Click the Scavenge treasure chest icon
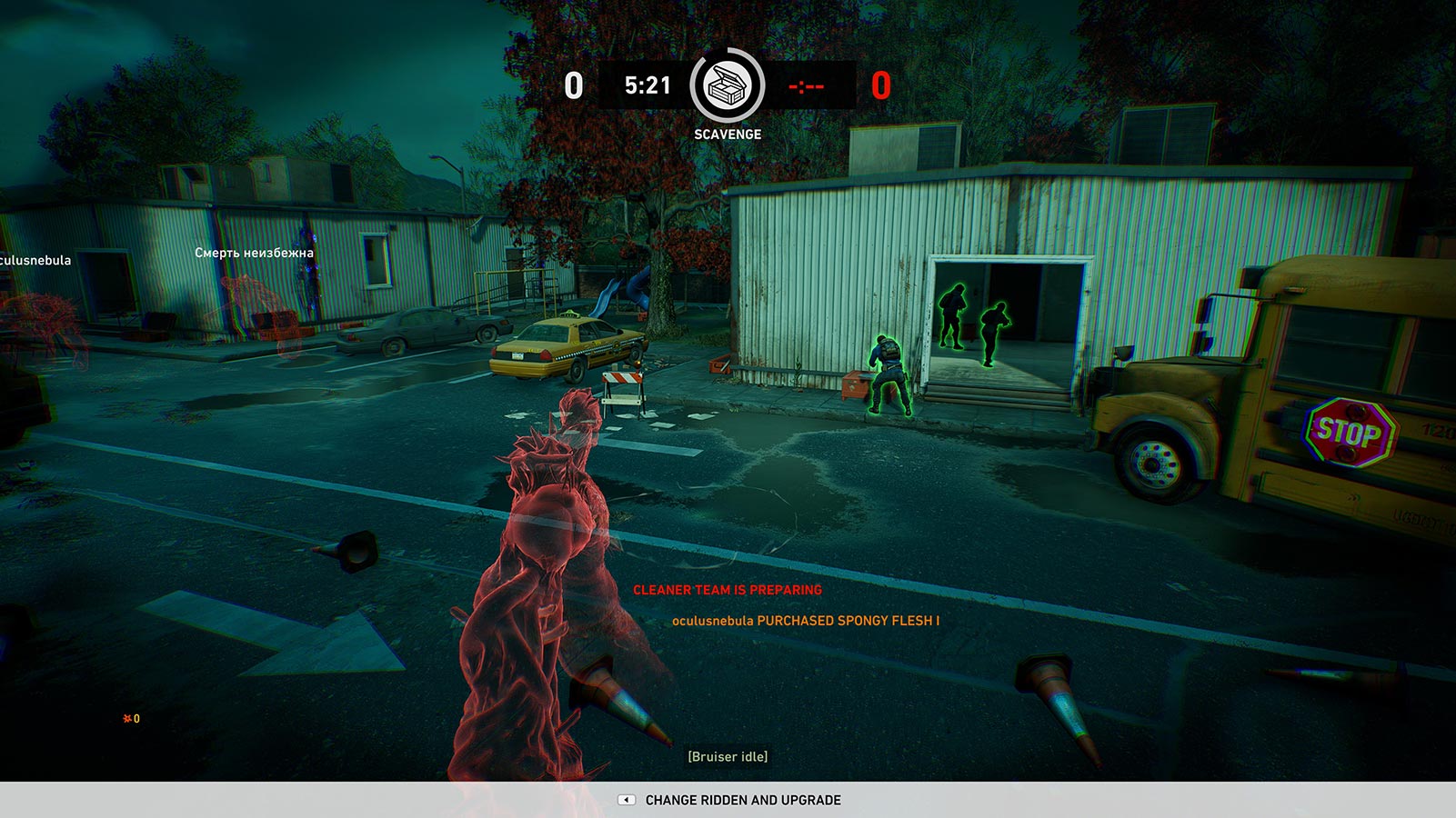The height and width of the screenshot is (818, 1456). tap(726, 87)
